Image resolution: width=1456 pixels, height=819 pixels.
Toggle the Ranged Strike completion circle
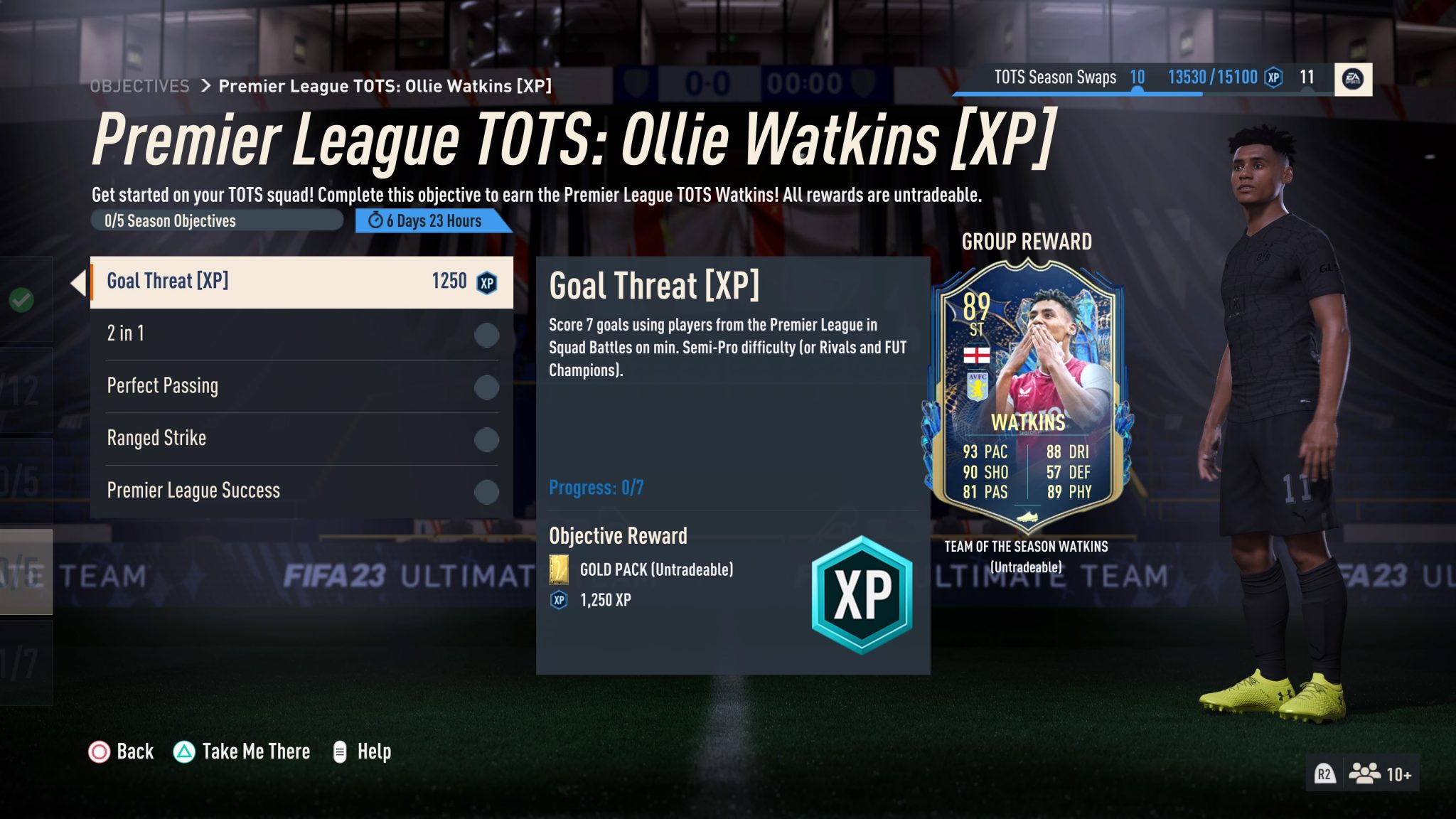(486, 439)
